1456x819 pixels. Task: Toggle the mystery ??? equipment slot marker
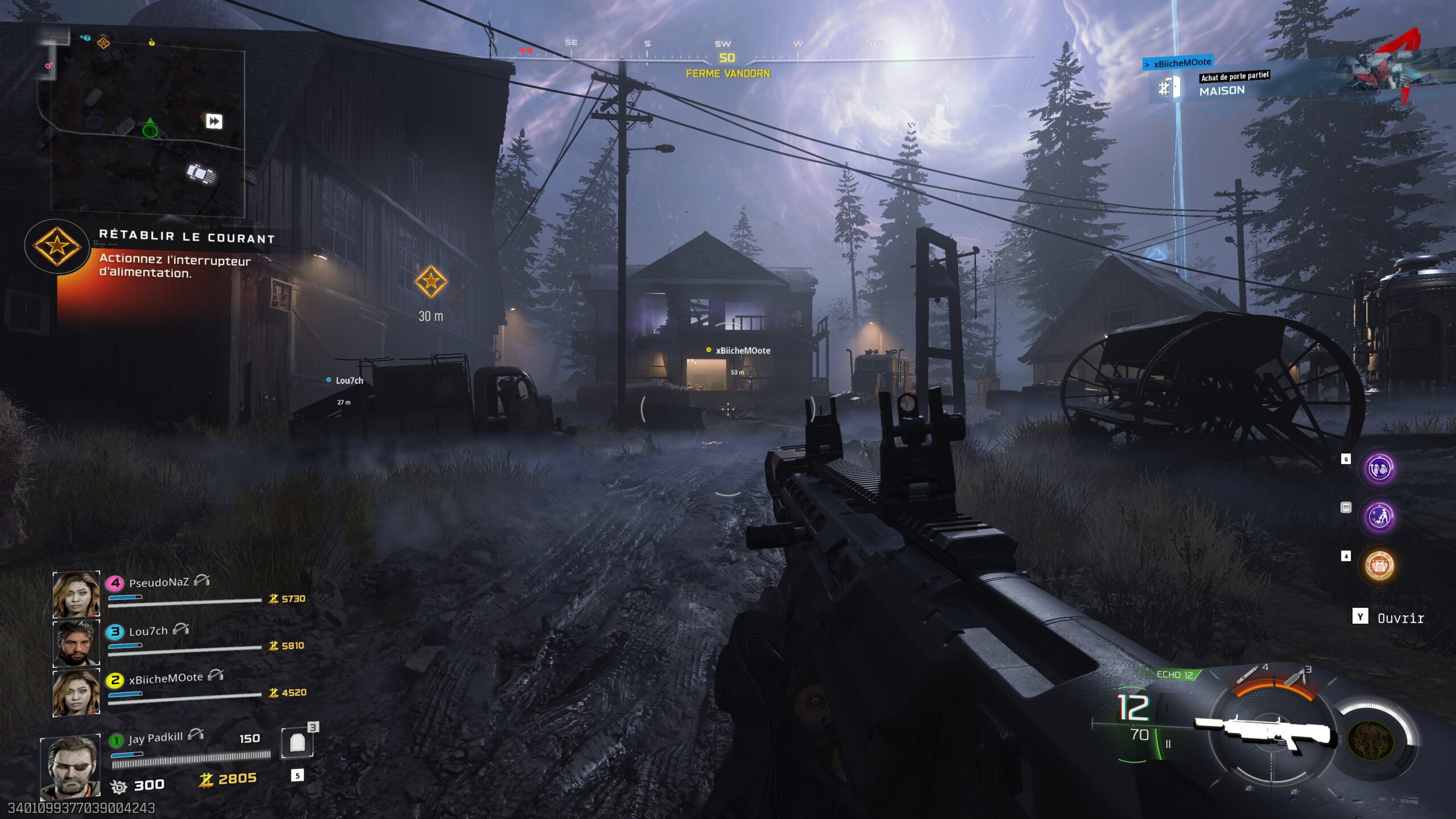[x=1346, y=507]
